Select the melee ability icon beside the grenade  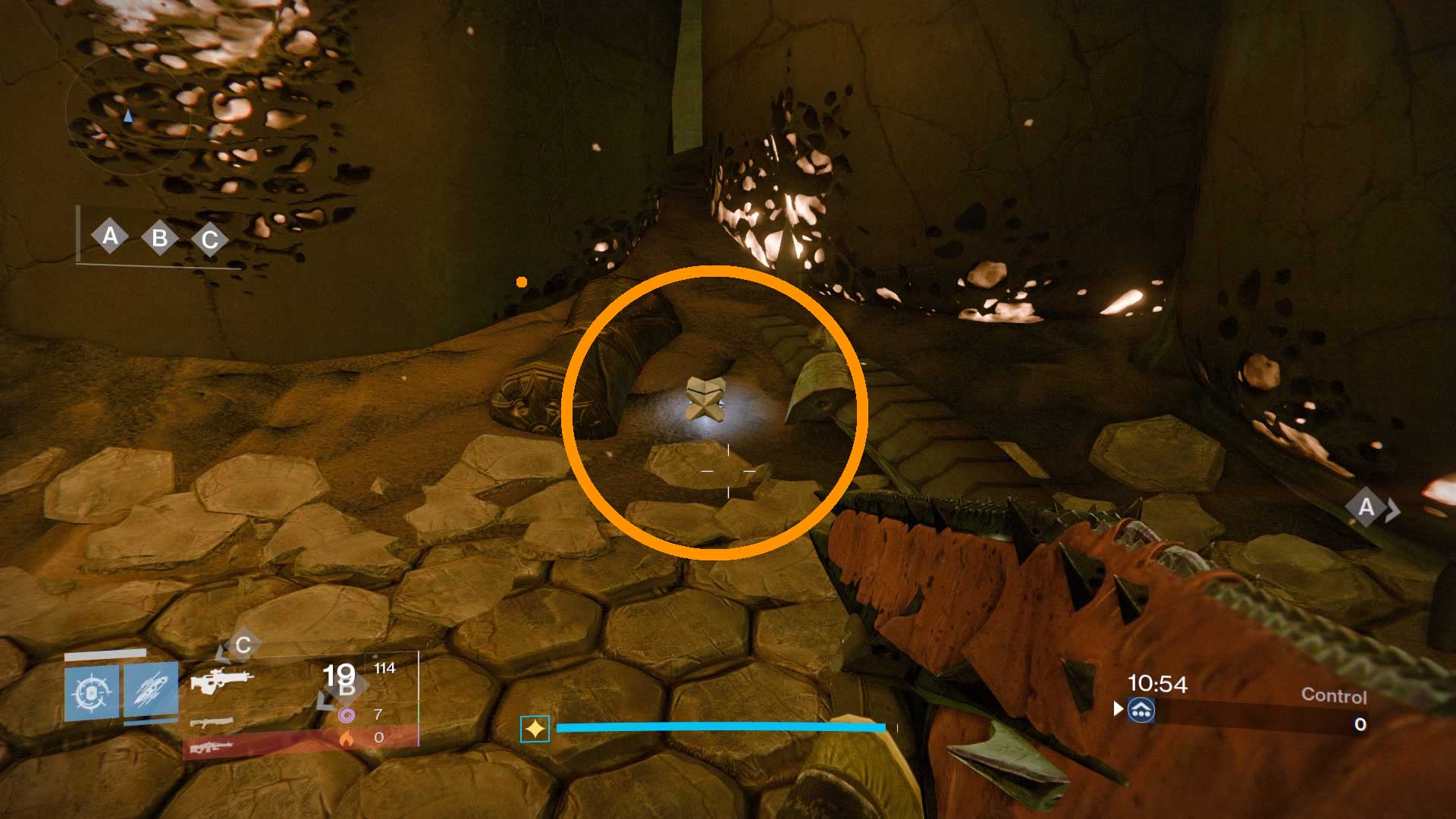150,690
